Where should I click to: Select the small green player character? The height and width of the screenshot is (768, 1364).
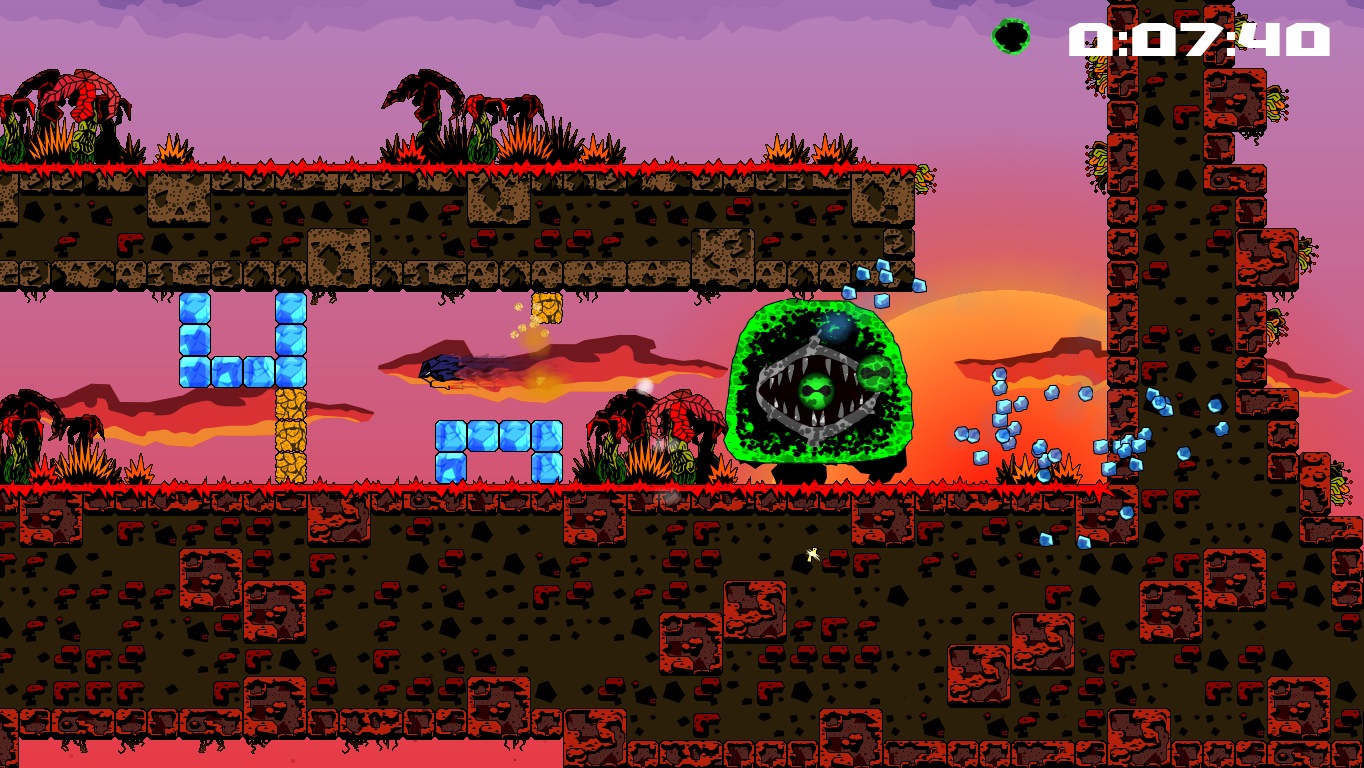point(817,392)
